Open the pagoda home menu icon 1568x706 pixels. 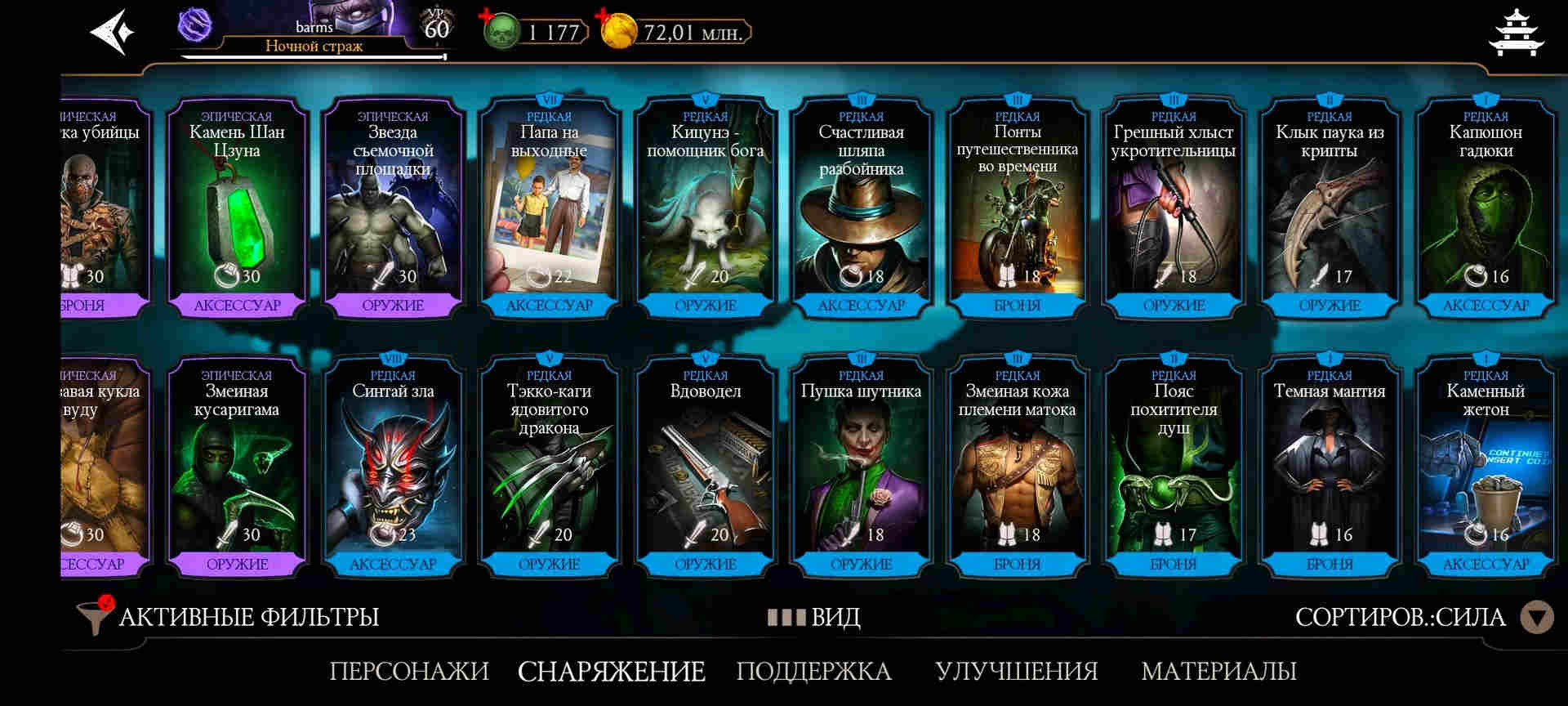click(1516, 33)
